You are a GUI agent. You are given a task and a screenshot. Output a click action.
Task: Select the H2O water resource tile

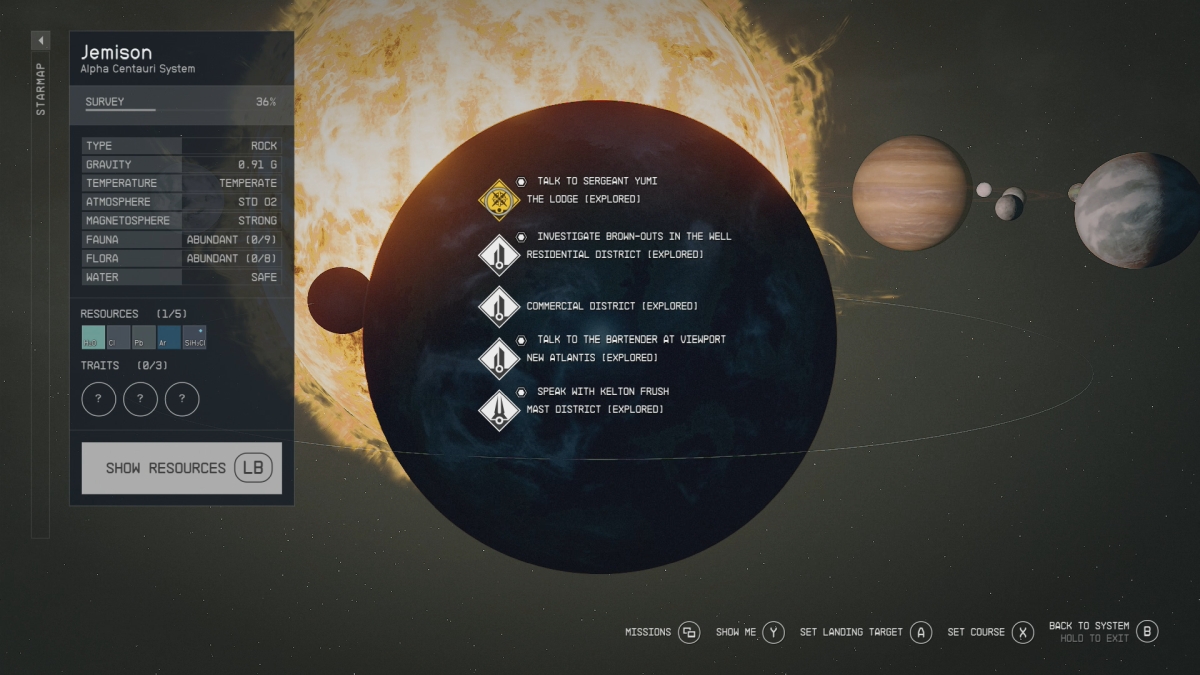click(x=93, y=337)
